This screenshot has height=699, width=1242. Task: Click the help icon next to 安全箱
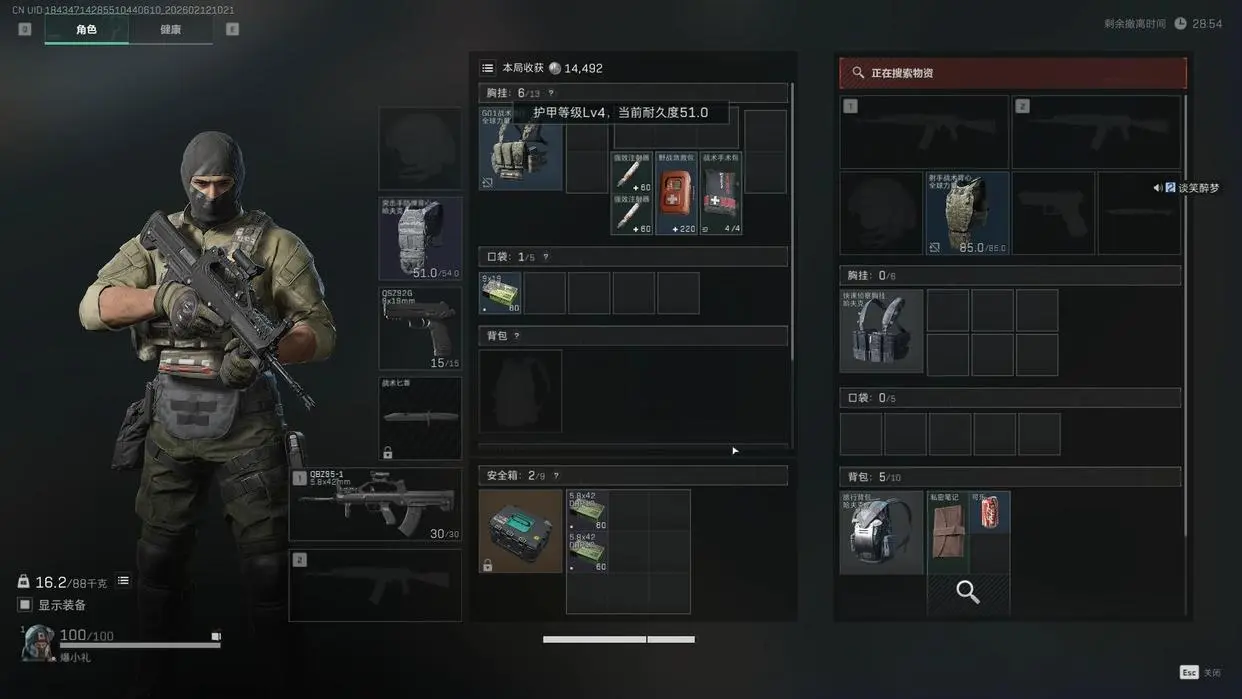point(556,476)
